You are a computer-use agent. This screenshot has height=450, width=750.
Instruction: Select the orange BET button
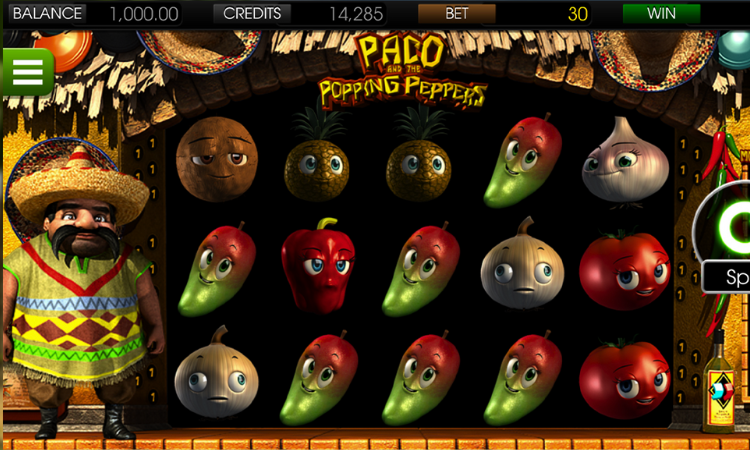pyautogui.click(x=456, y=14)
